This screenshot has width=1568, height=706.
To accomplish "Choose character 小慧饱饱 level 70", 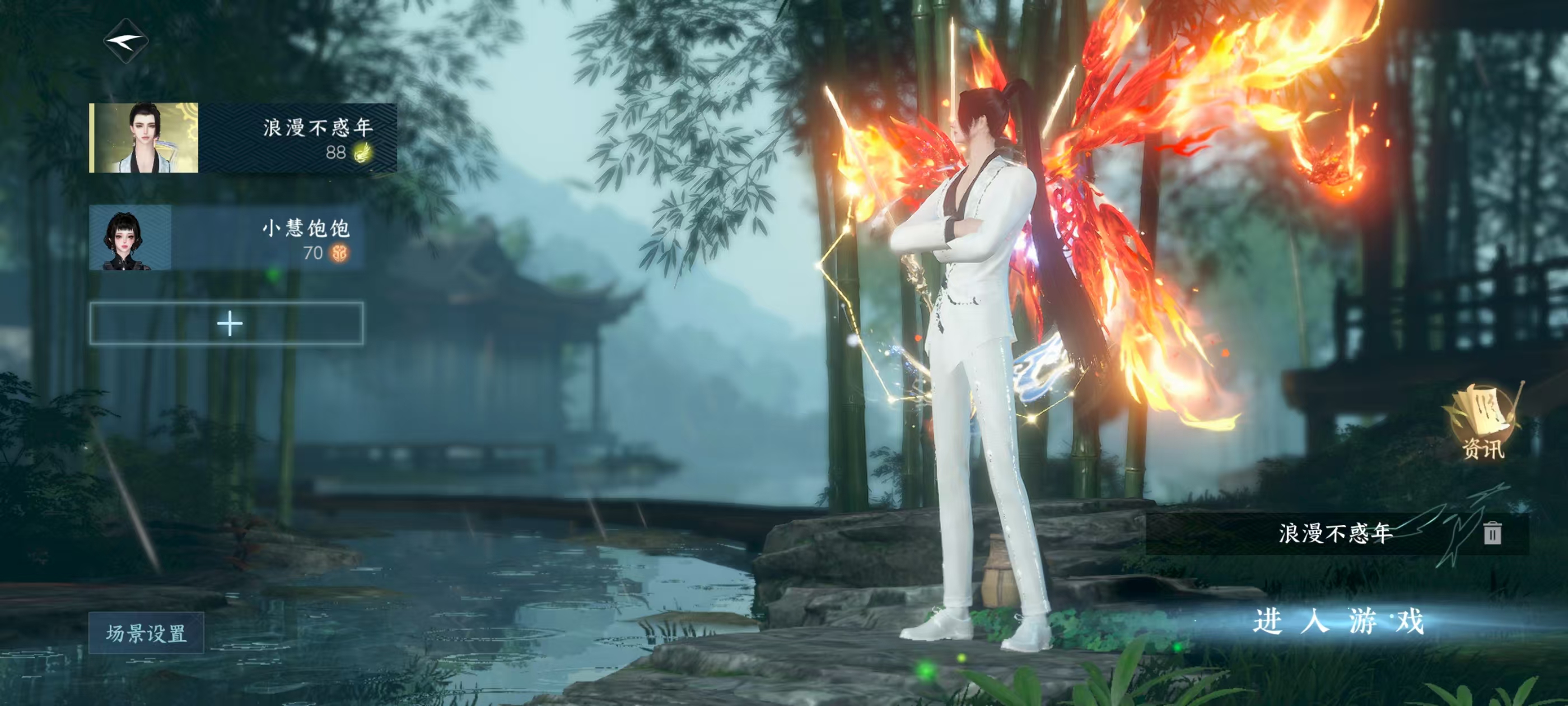I will [x=226, y=238].
